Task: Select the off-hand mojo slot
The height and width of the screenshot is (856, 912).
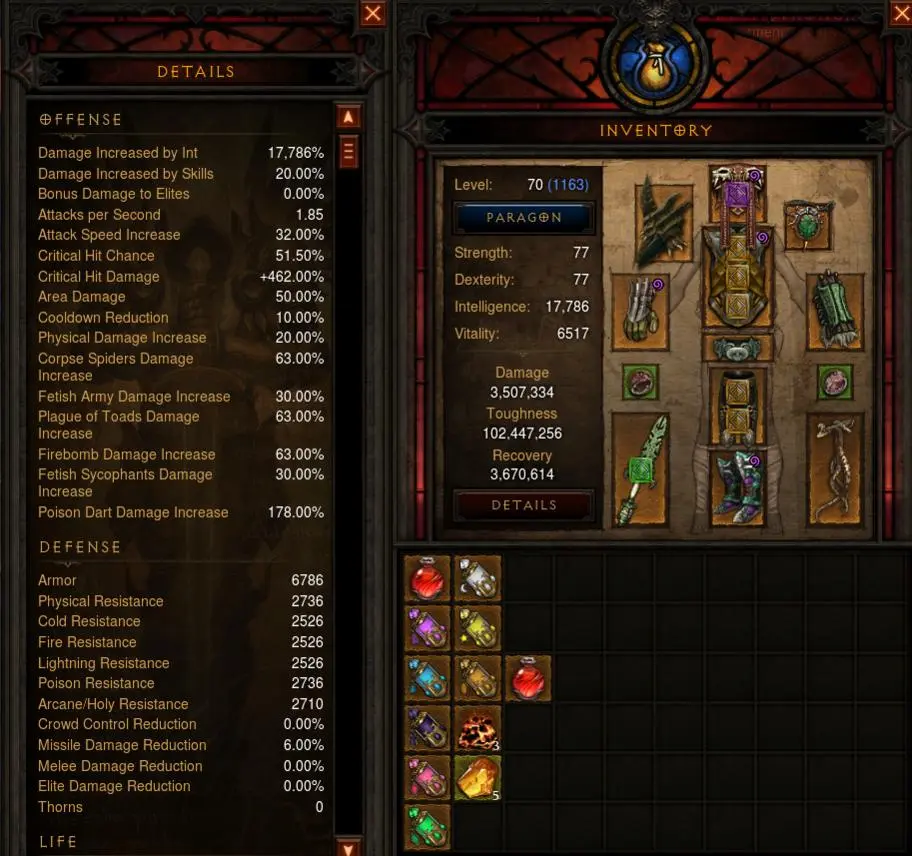Action: point(835,469)
